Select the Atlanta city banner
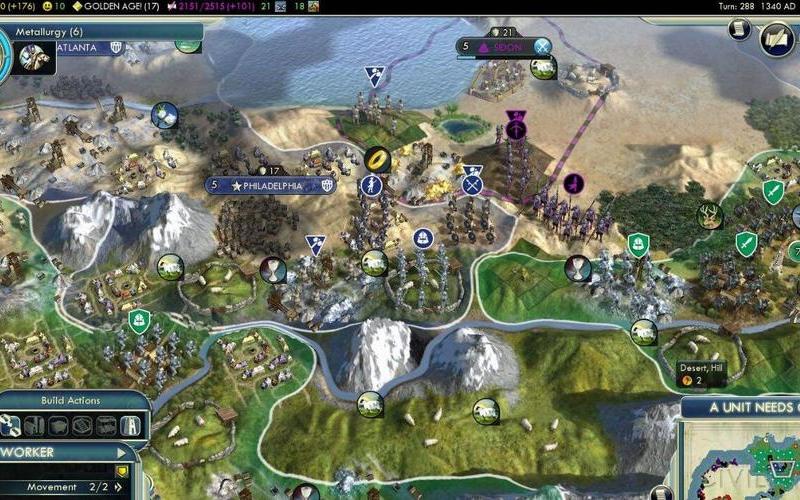The width and height of the screenshot is (800, 500). click(x=80, y=47)
